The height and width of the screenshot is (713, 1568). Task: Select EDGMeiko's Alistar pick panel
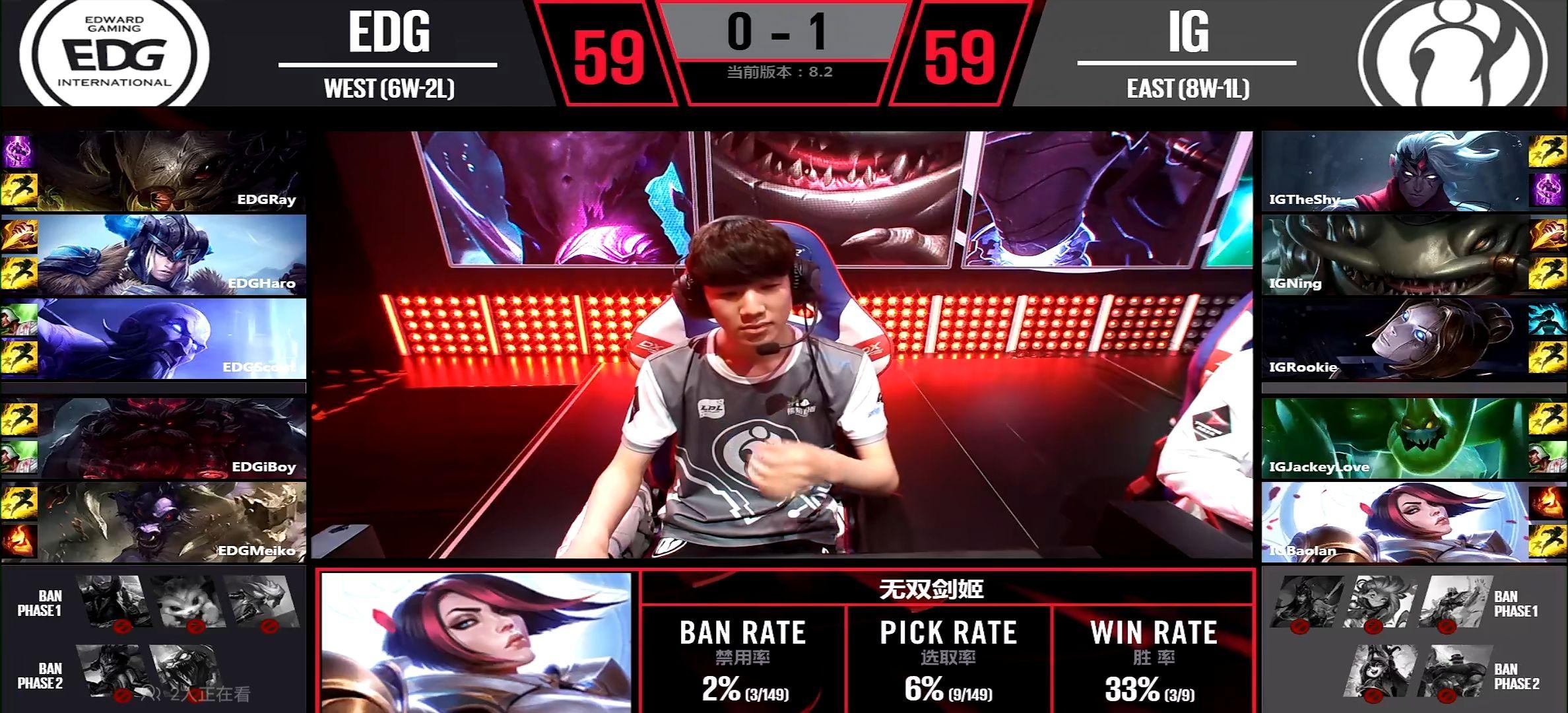[172, 522]
